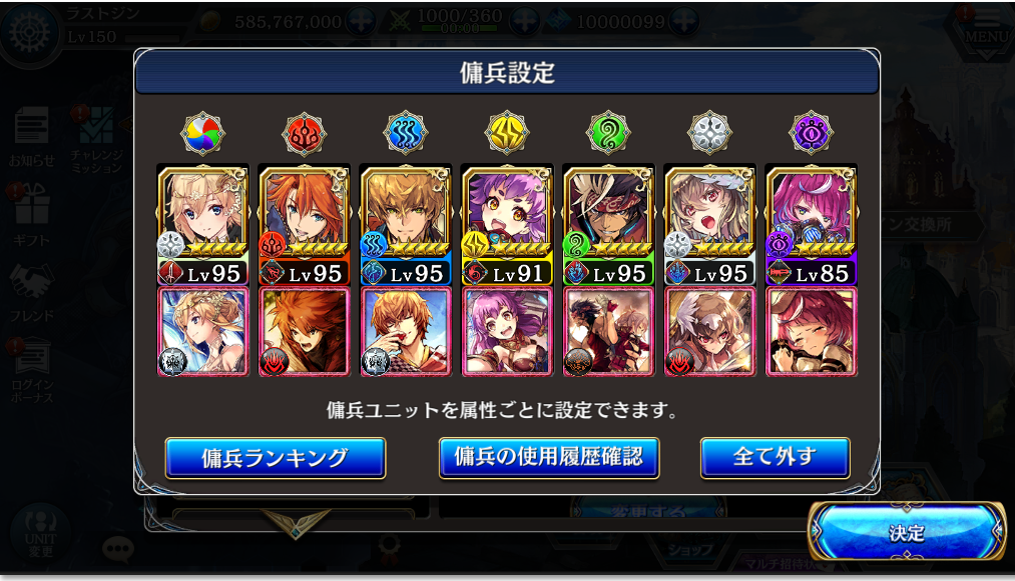Tap the purple dark element icon

coord(811,132)
